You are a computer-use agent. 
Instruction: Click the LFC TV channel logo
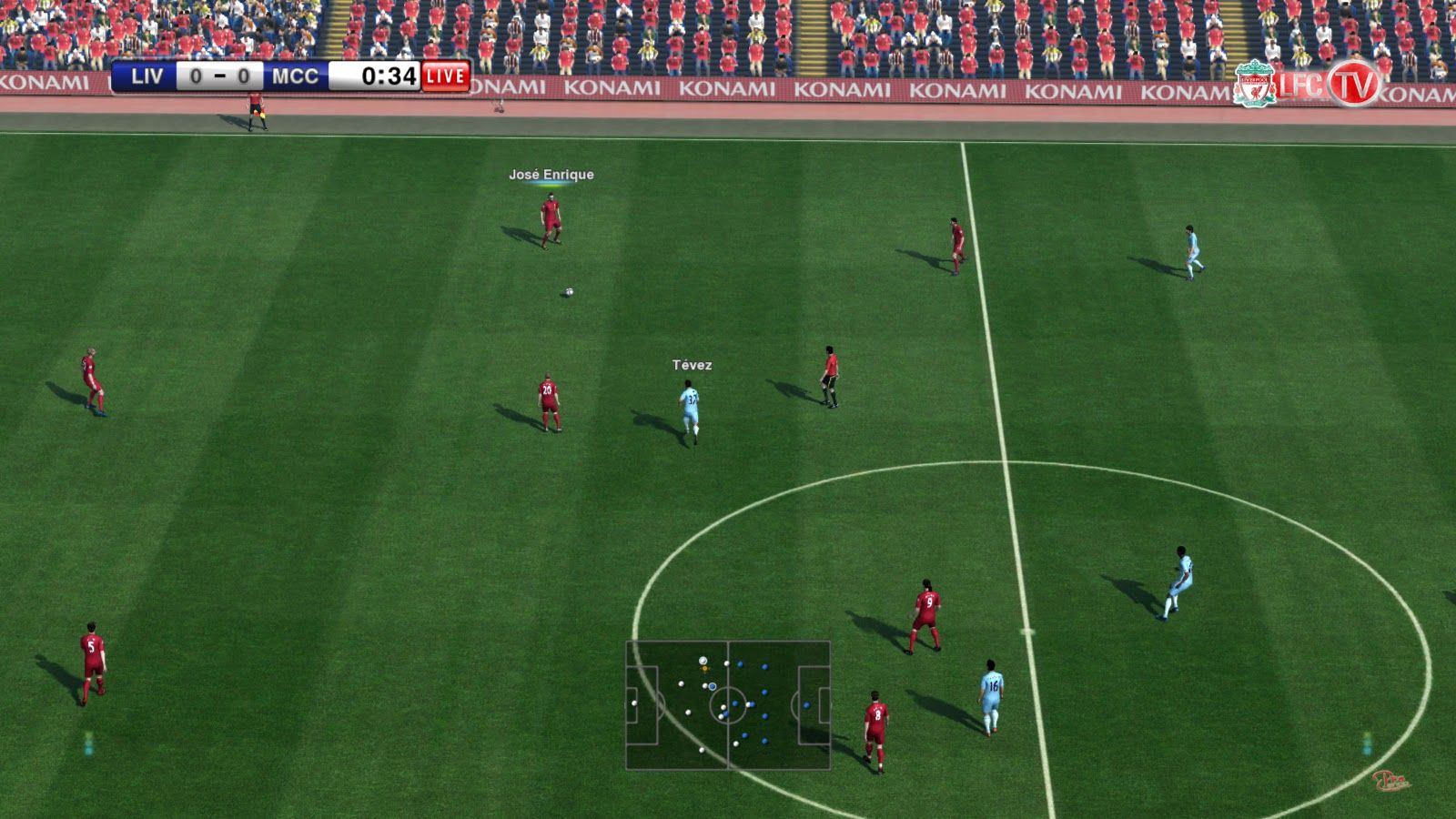click(1307, 86)
